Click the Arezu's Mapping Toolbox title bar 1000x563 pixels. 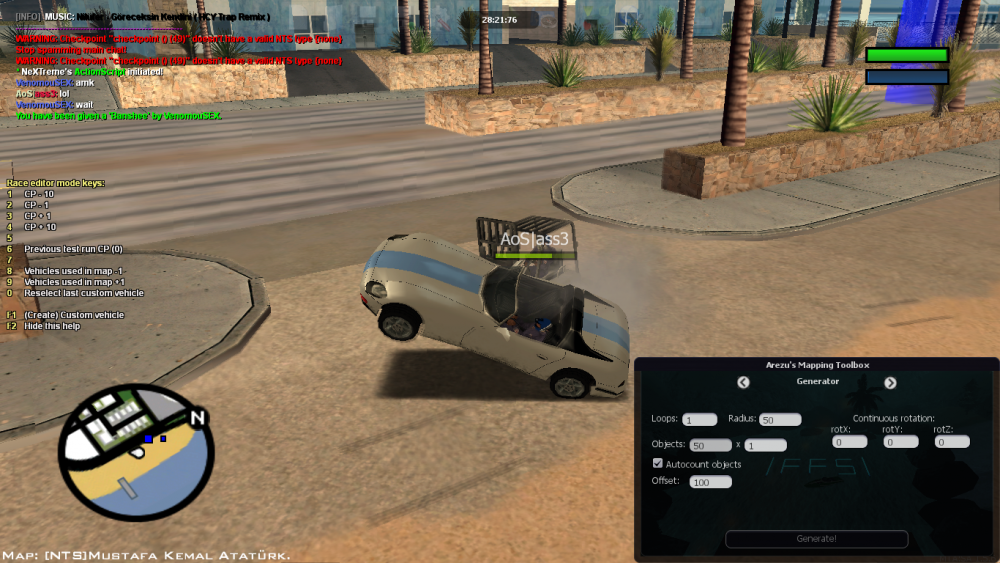[817, 365]
